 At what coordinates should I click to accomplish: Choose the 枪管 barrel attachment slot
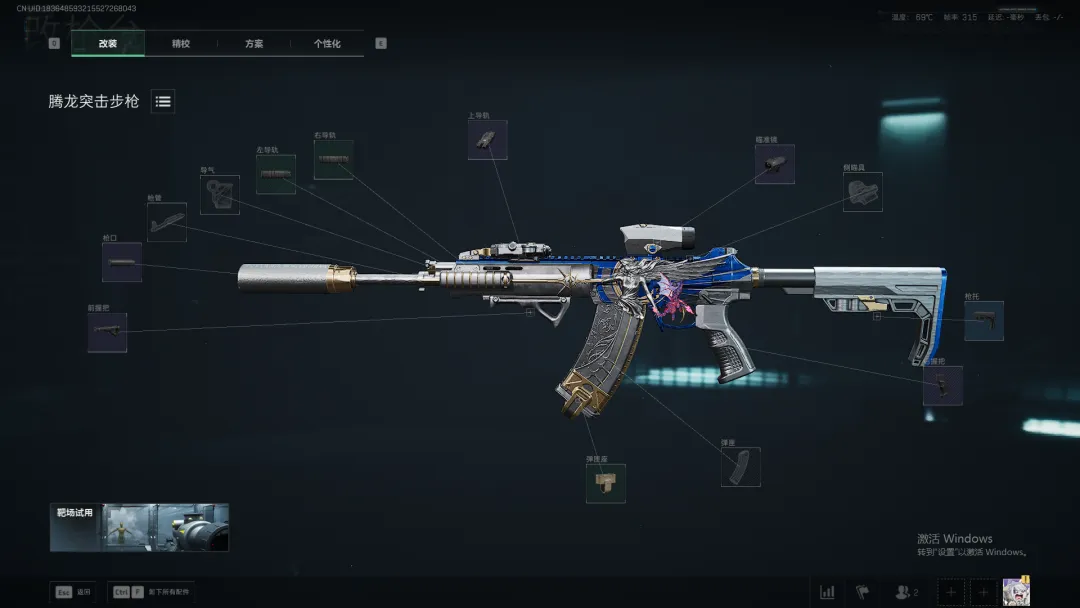[167, 222]
